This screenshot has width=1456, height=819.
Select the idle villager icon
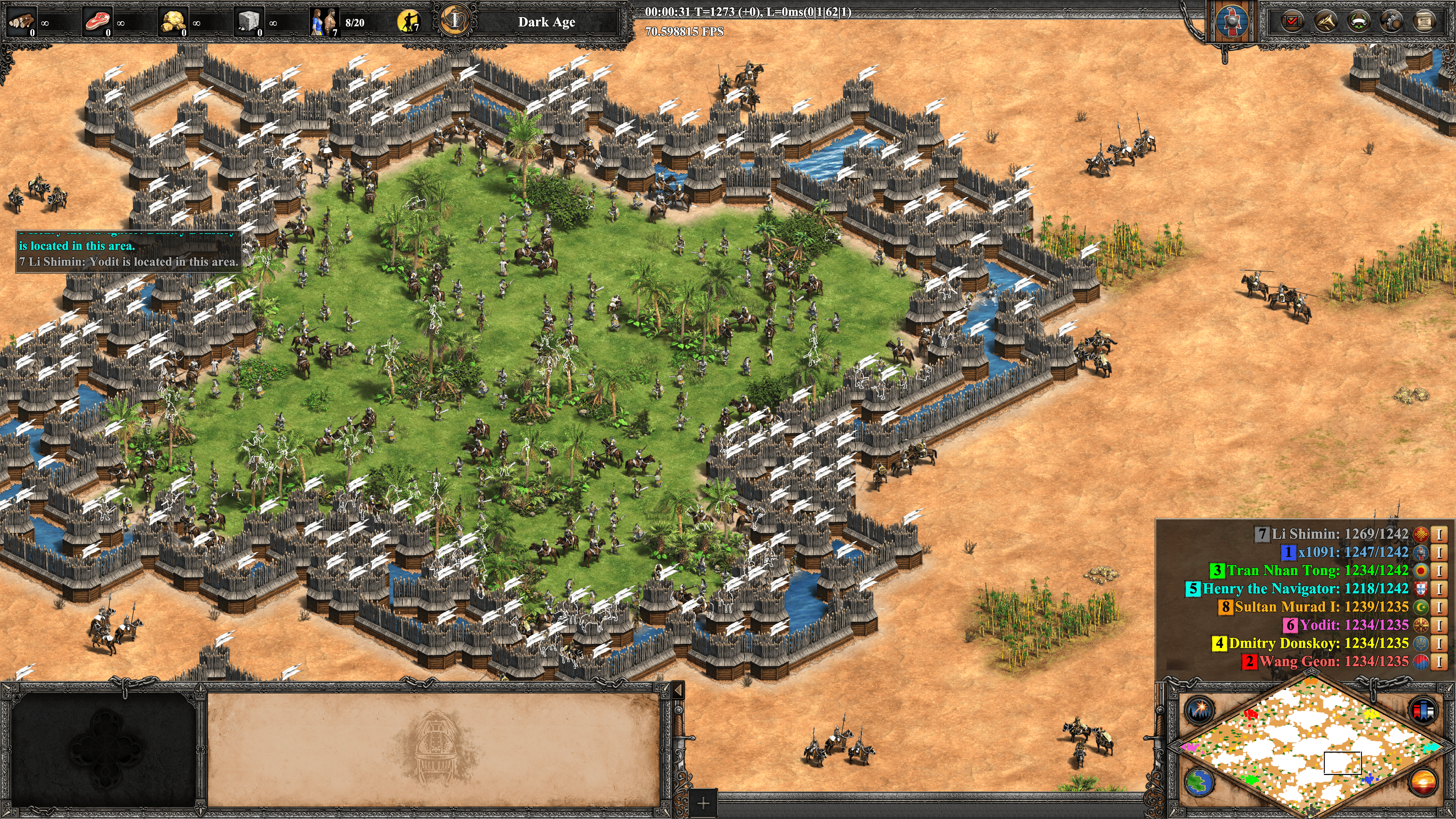[409, 22]
